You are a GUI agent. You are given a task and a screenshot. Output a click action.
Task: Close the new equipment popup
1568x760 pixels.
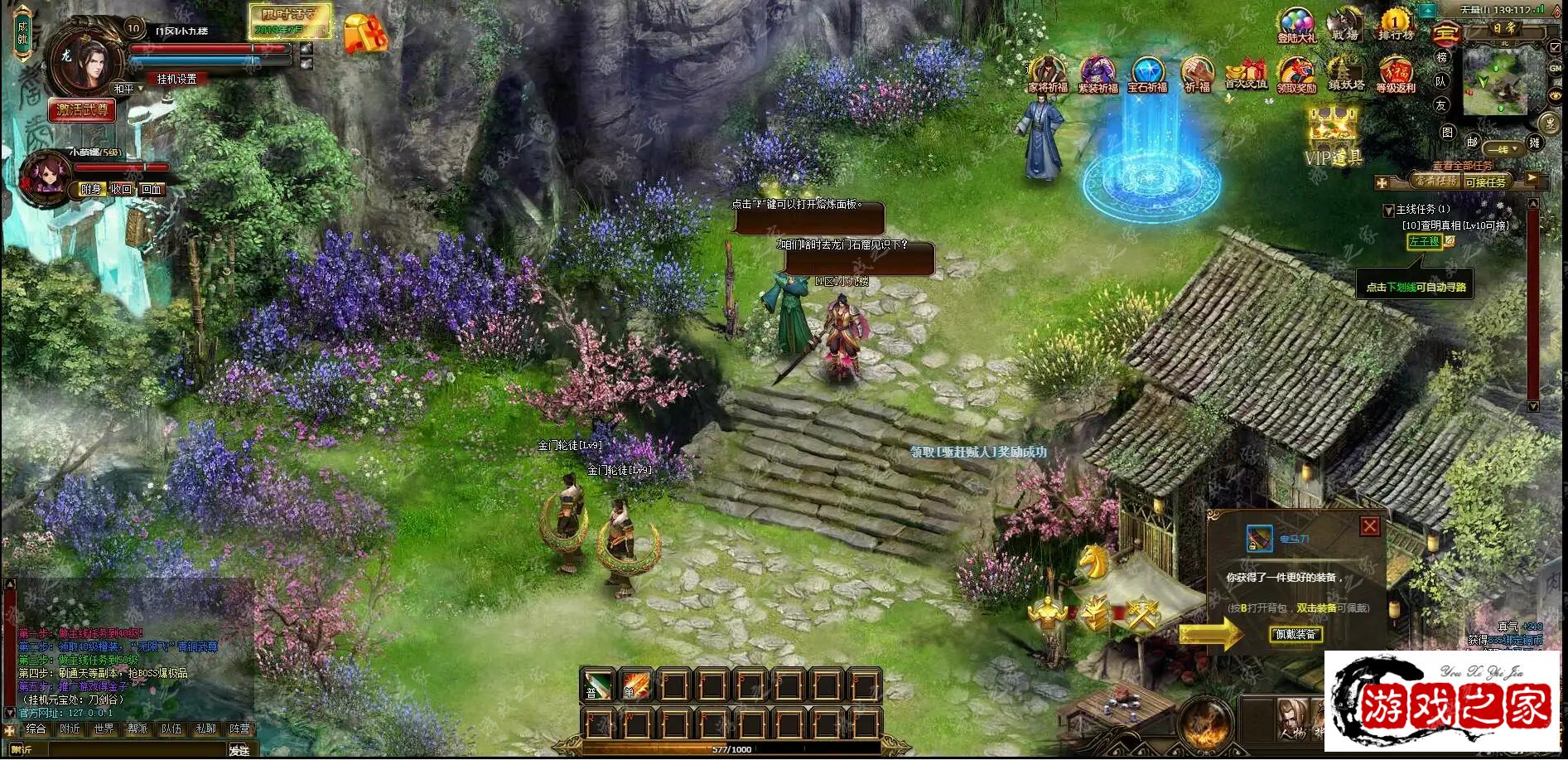pyautogui.click(x=1370, y=526)
